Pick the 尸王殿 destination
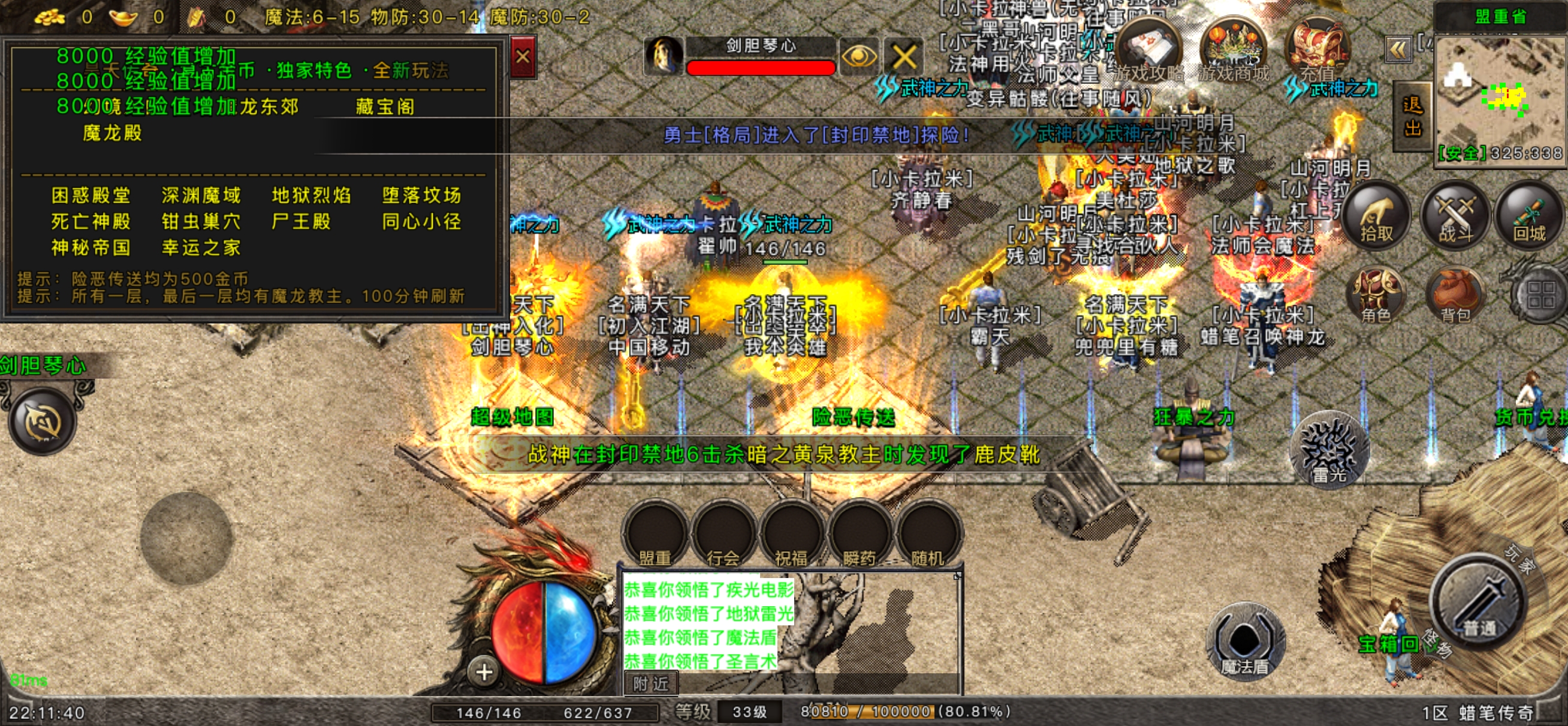The width and height of the screenshot is (1568, 726). tap(301, 222)
